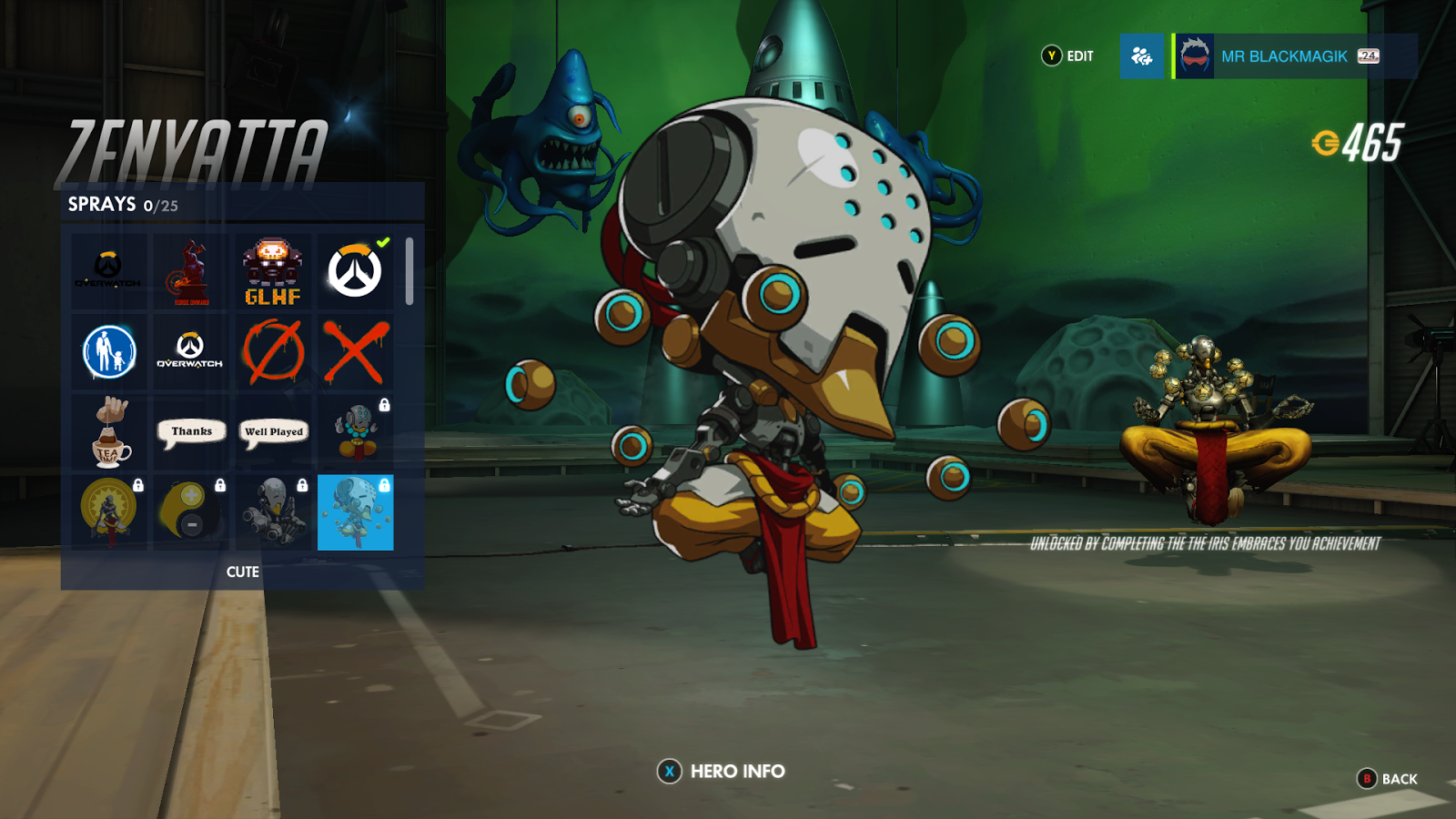
Task: Select the locked gold medallion Zenyatta spray
Action: [x=108, y=512]
